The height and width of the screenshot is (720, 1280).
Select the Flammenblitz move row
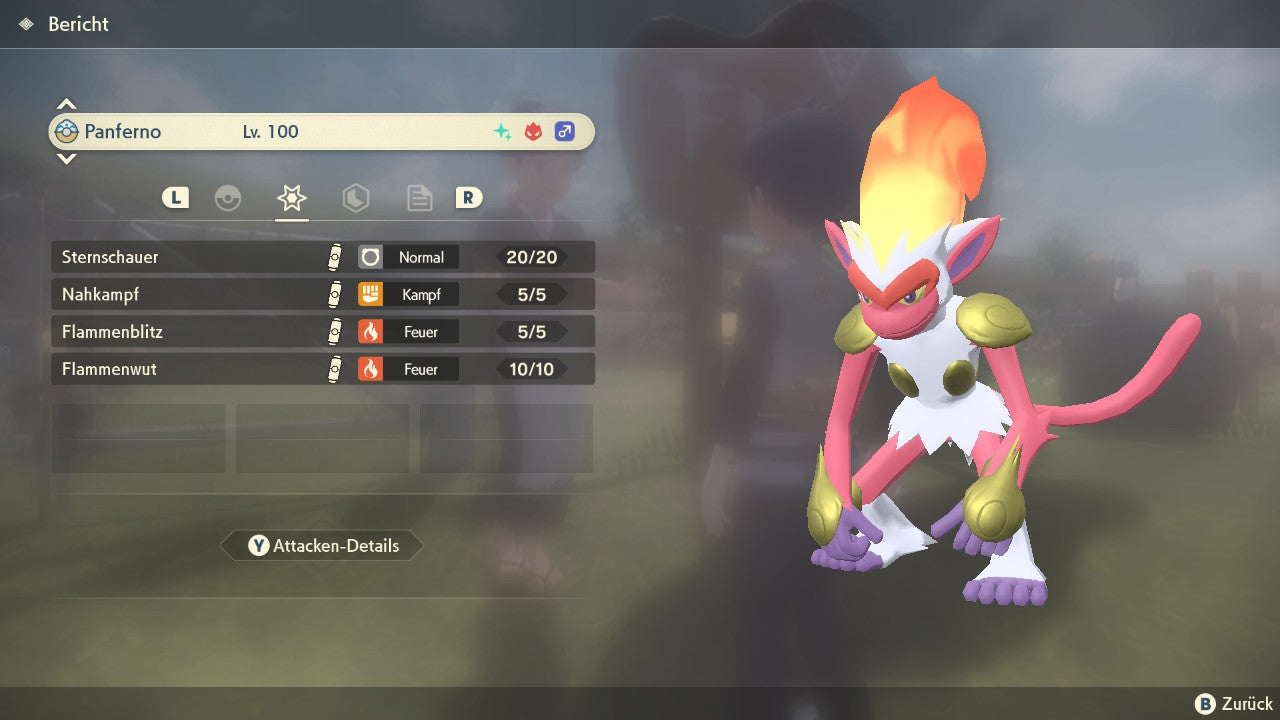(322, 331)
